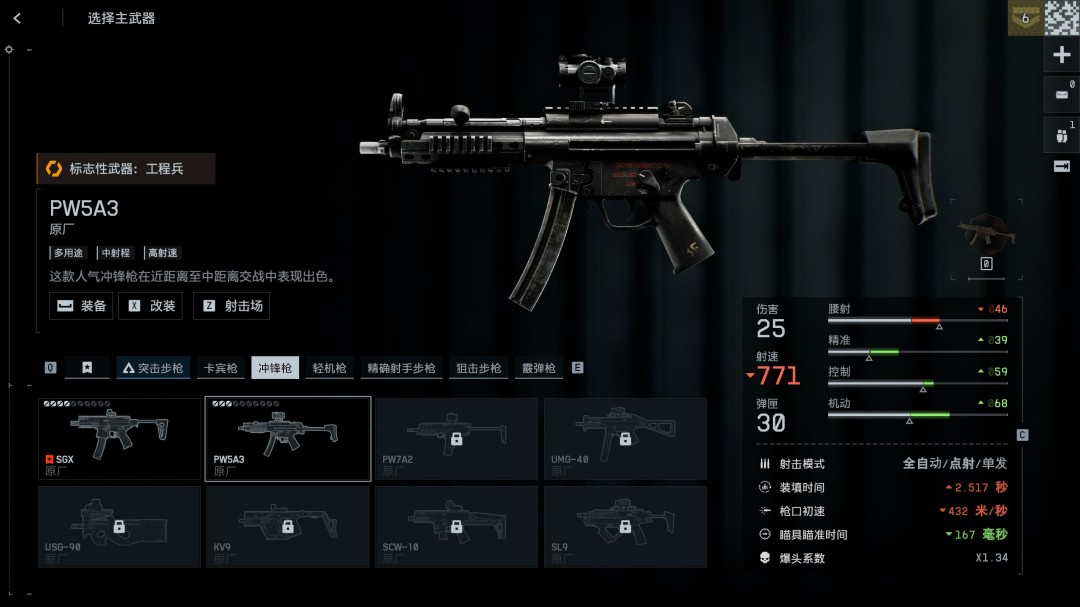This screenshot has width=1080, height=607.
Task: Go back using the top-left arrow
Action: pyautogui.click(x=17, y=18)
